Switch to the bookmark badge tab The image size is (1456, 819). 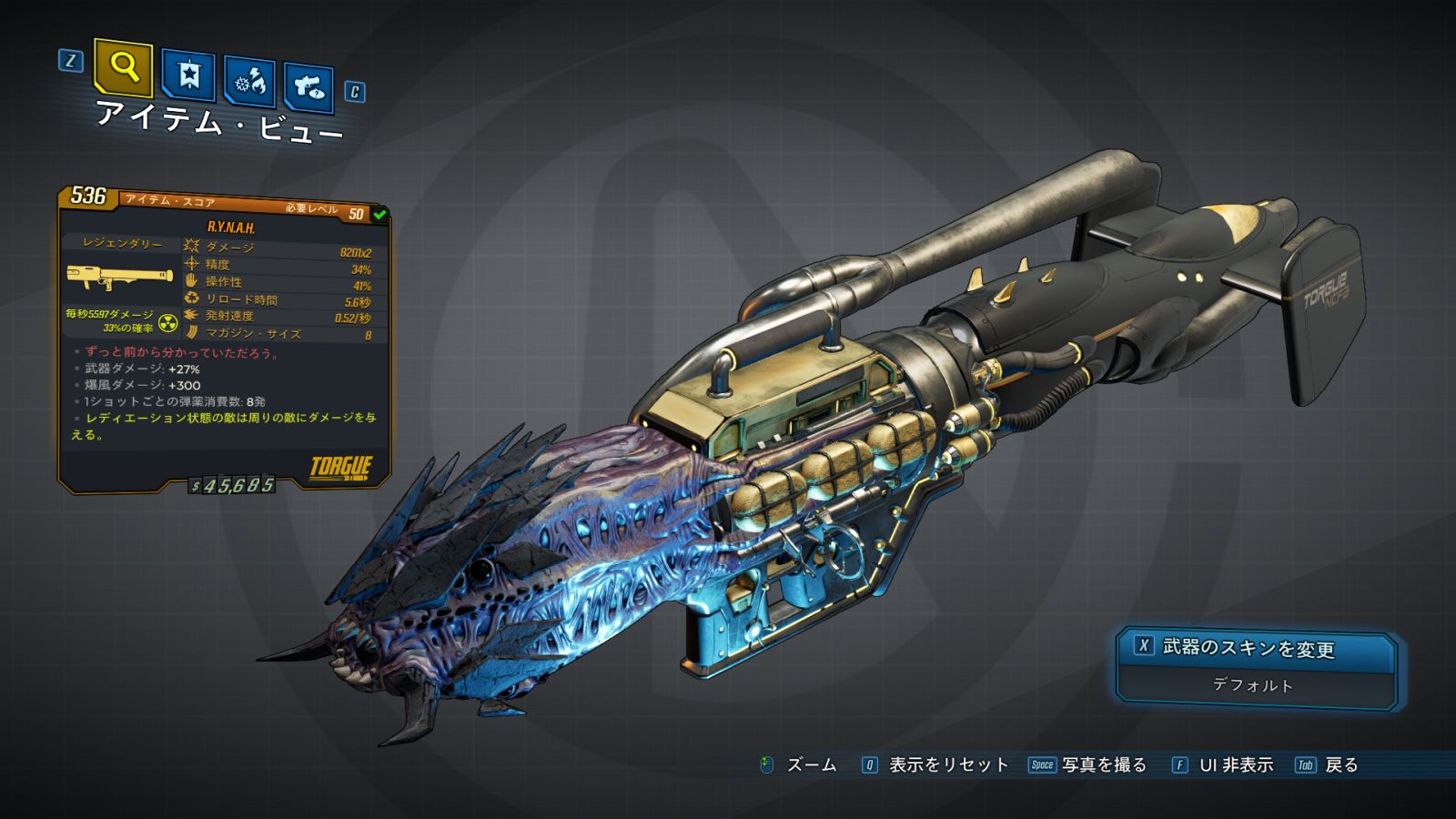pyautogui.click(x=188, y=75)
